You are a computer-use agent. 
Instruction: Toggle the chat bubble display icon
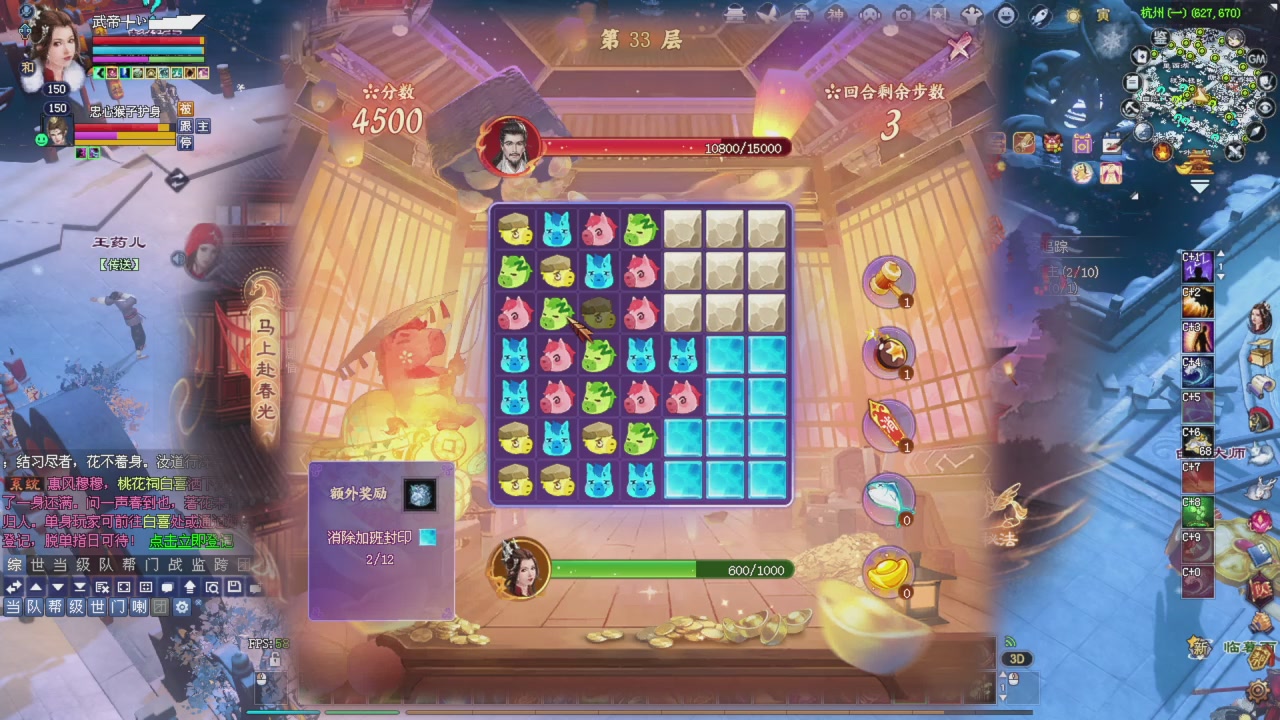pyautogui.click(x=168, y=587)
